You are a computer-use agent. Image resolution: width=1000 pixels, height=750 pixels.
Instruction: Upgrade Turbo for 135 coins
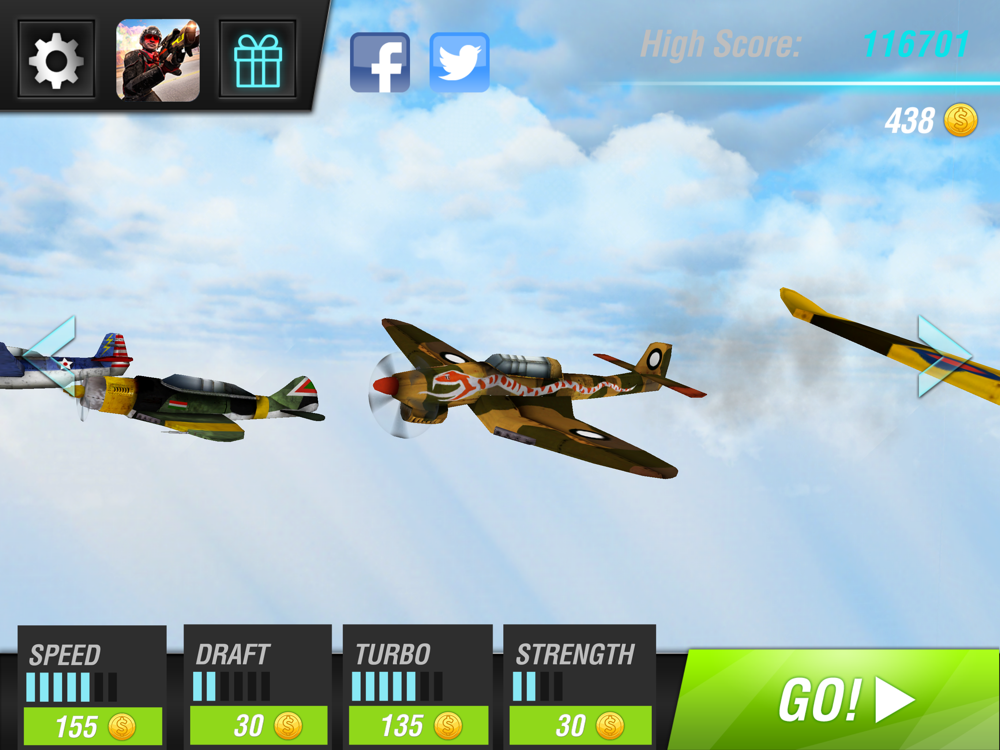tap(419, 725)
